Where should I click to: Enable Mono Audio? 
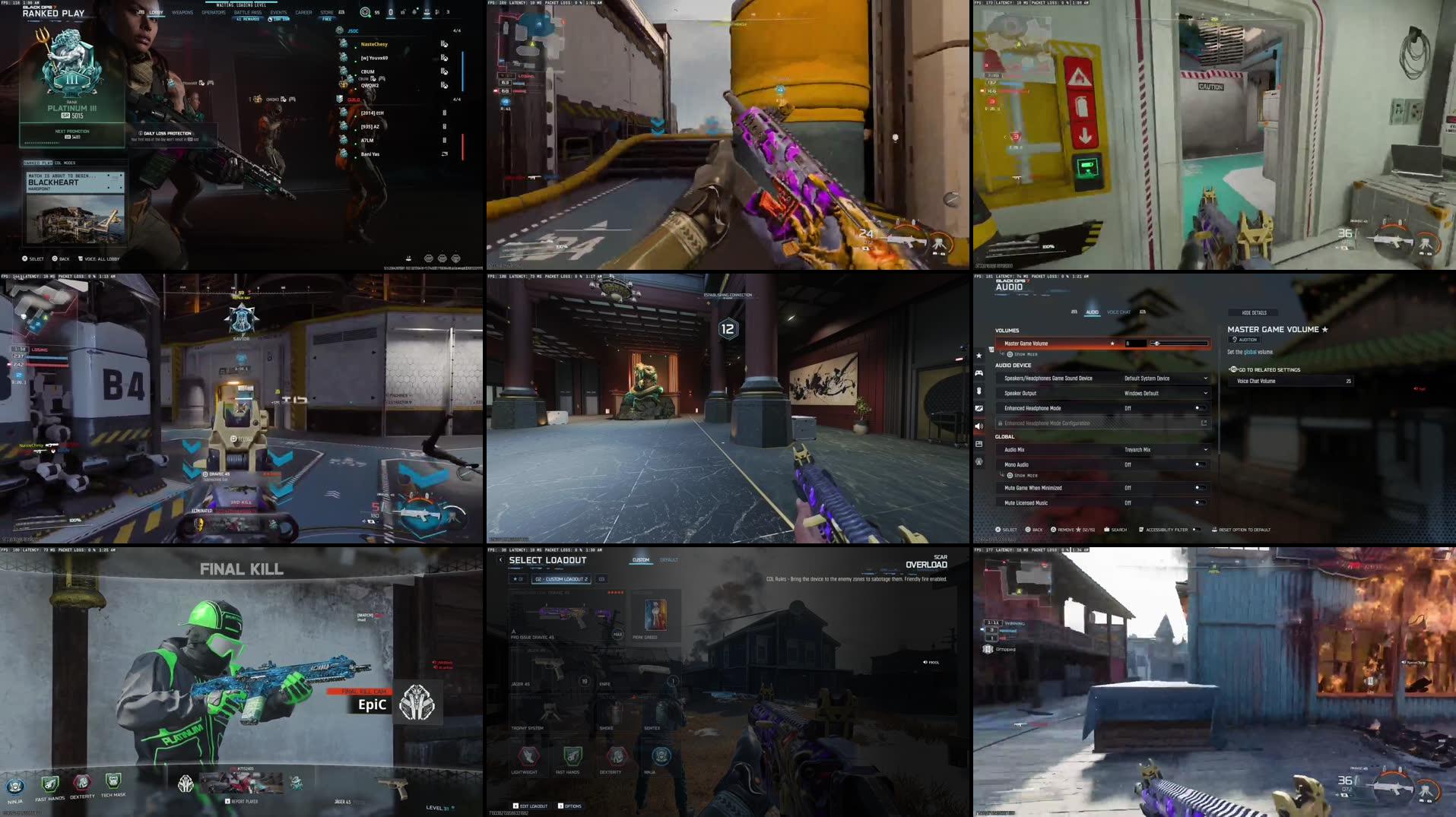point(1200,464)
